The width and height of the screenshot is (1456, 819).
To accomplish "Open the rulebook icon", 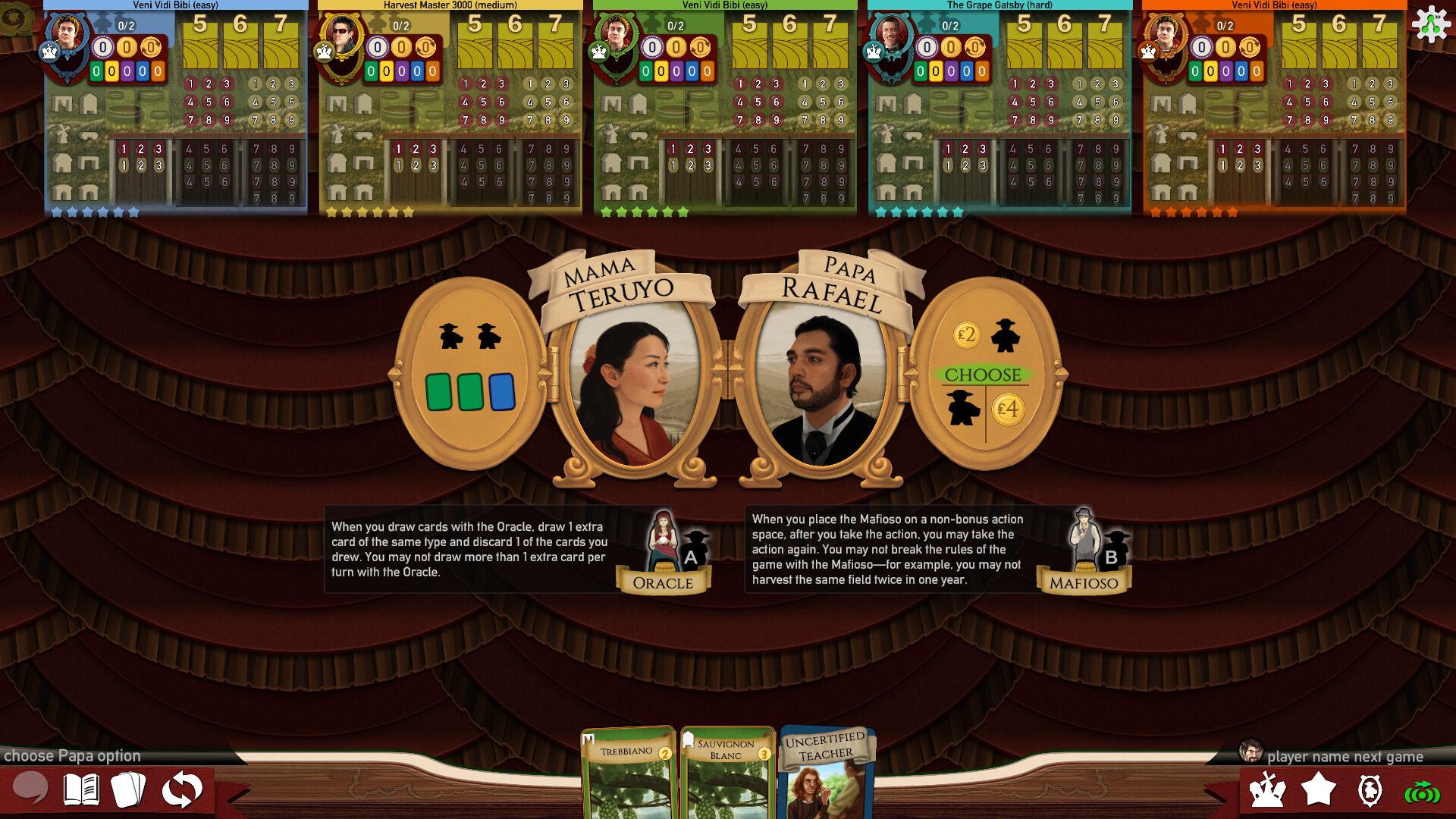I will pos(83,791).
